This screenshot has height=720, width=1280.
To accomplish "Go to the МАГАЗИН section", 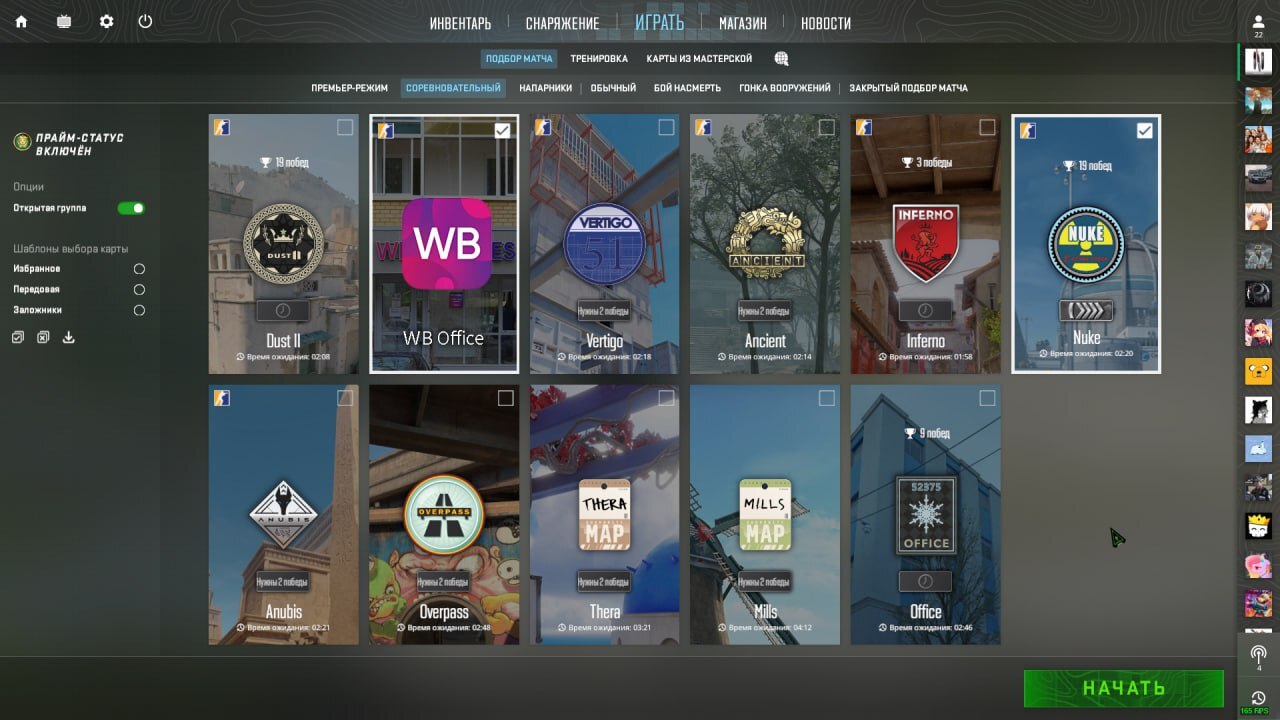I will tap(742, 23).
